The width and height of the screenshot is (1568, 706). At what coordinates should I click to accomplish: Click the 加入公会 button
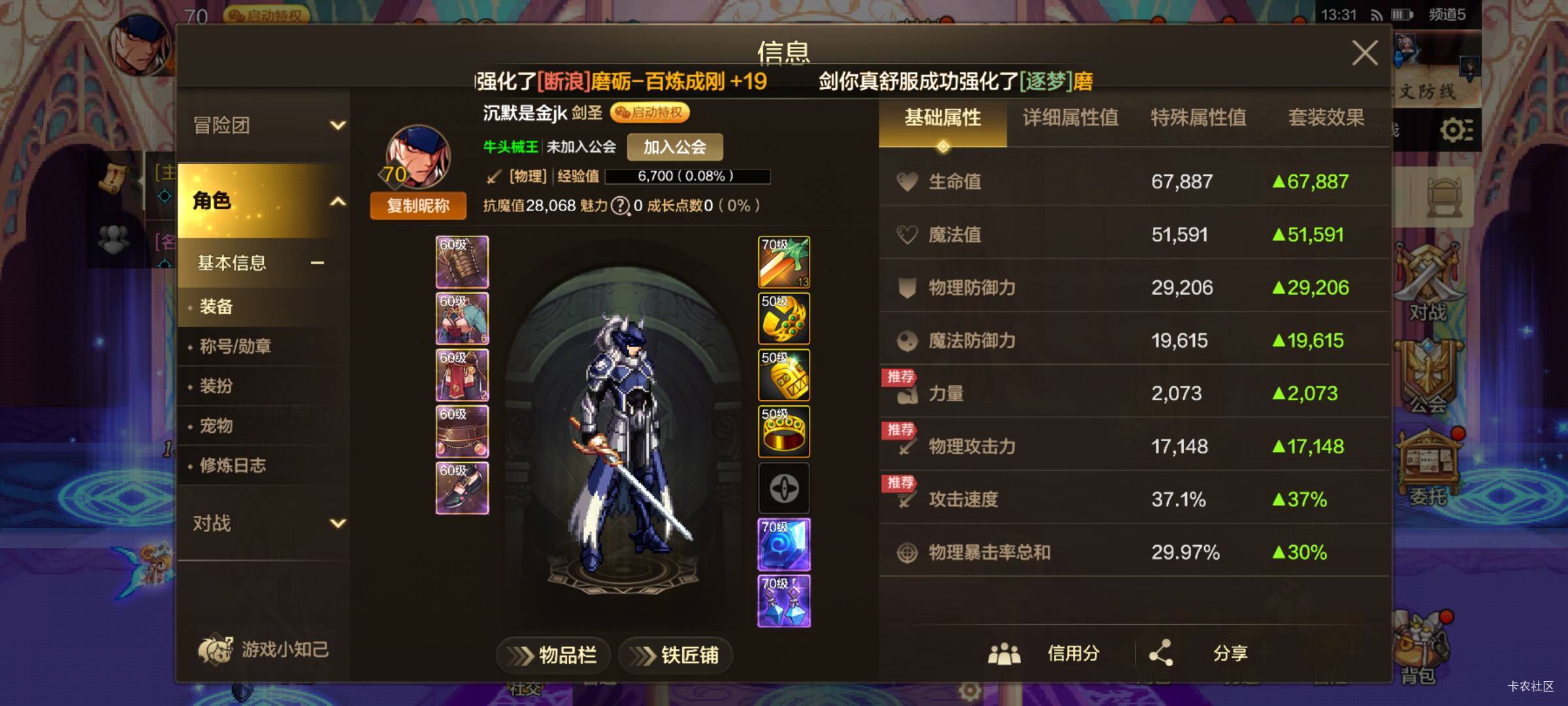point(674,147)
